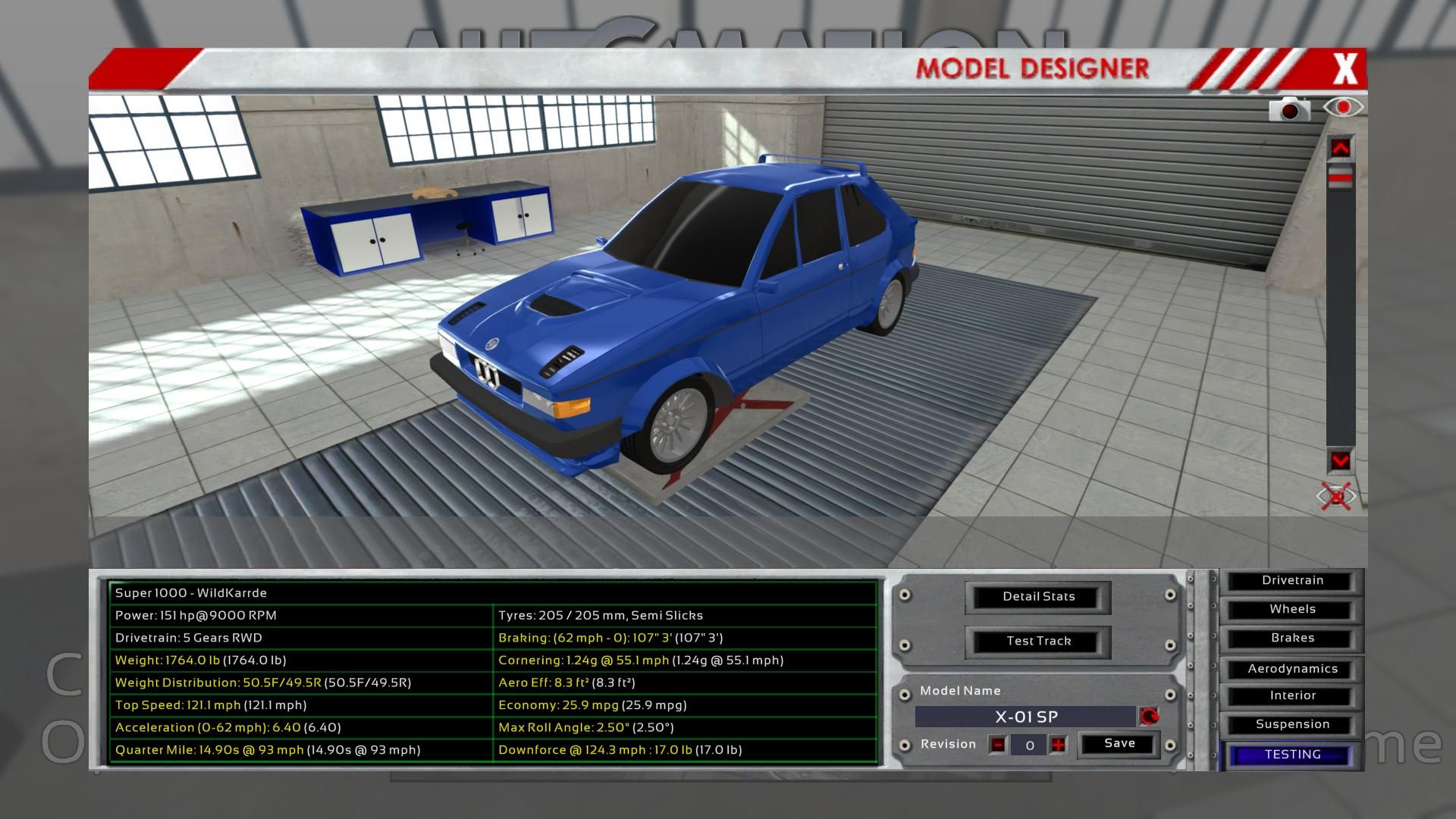The image size is (1456, 819).
Task: Select the Aerodynamics tab
Action: [1292, 669]
